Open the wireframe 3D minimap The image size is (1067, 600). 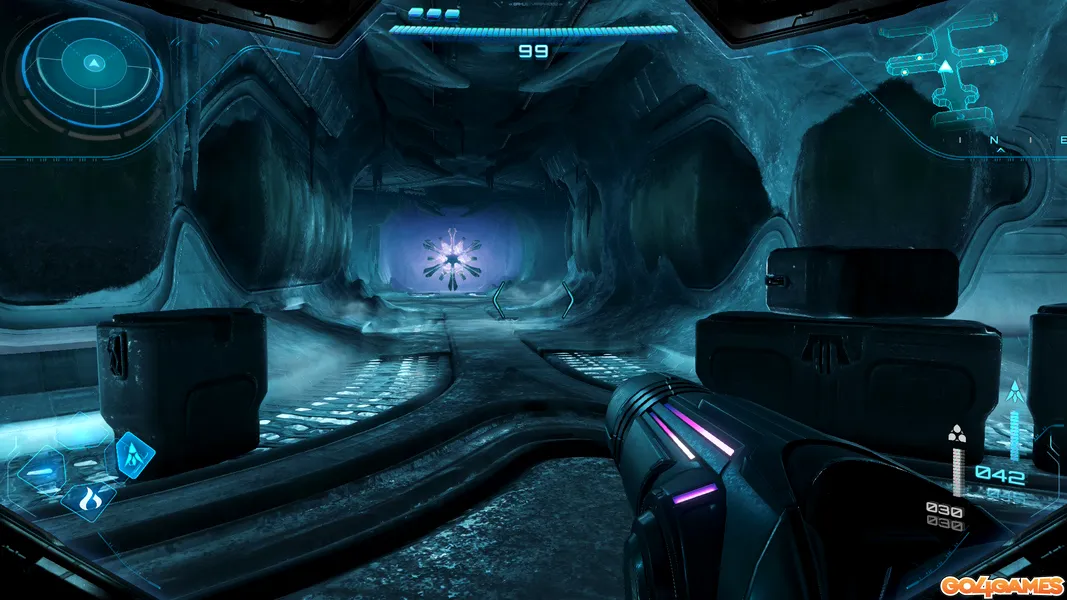pos(944,72)
